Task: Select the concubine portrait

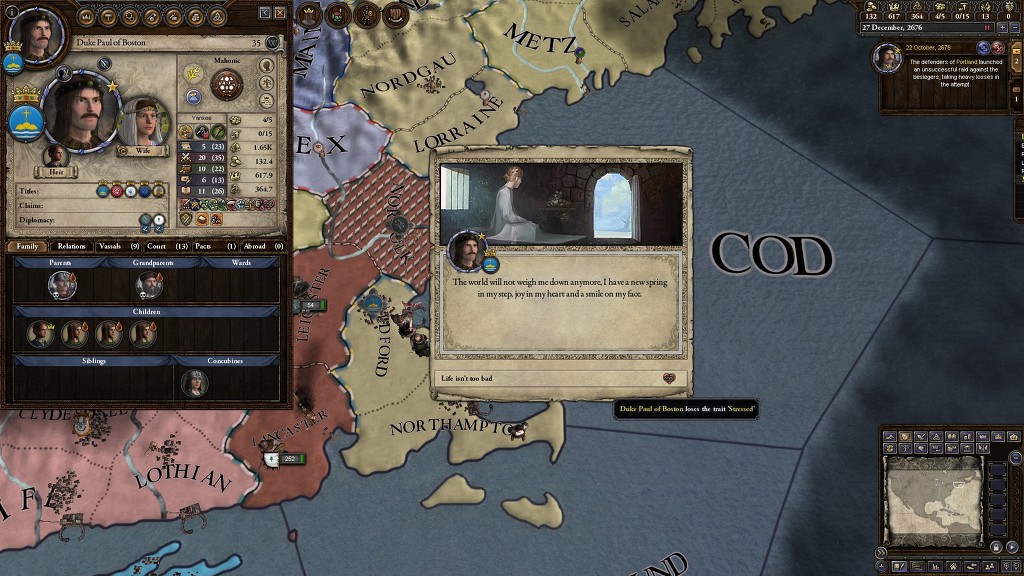Action: pyautogui.click(x=193, y=383)
